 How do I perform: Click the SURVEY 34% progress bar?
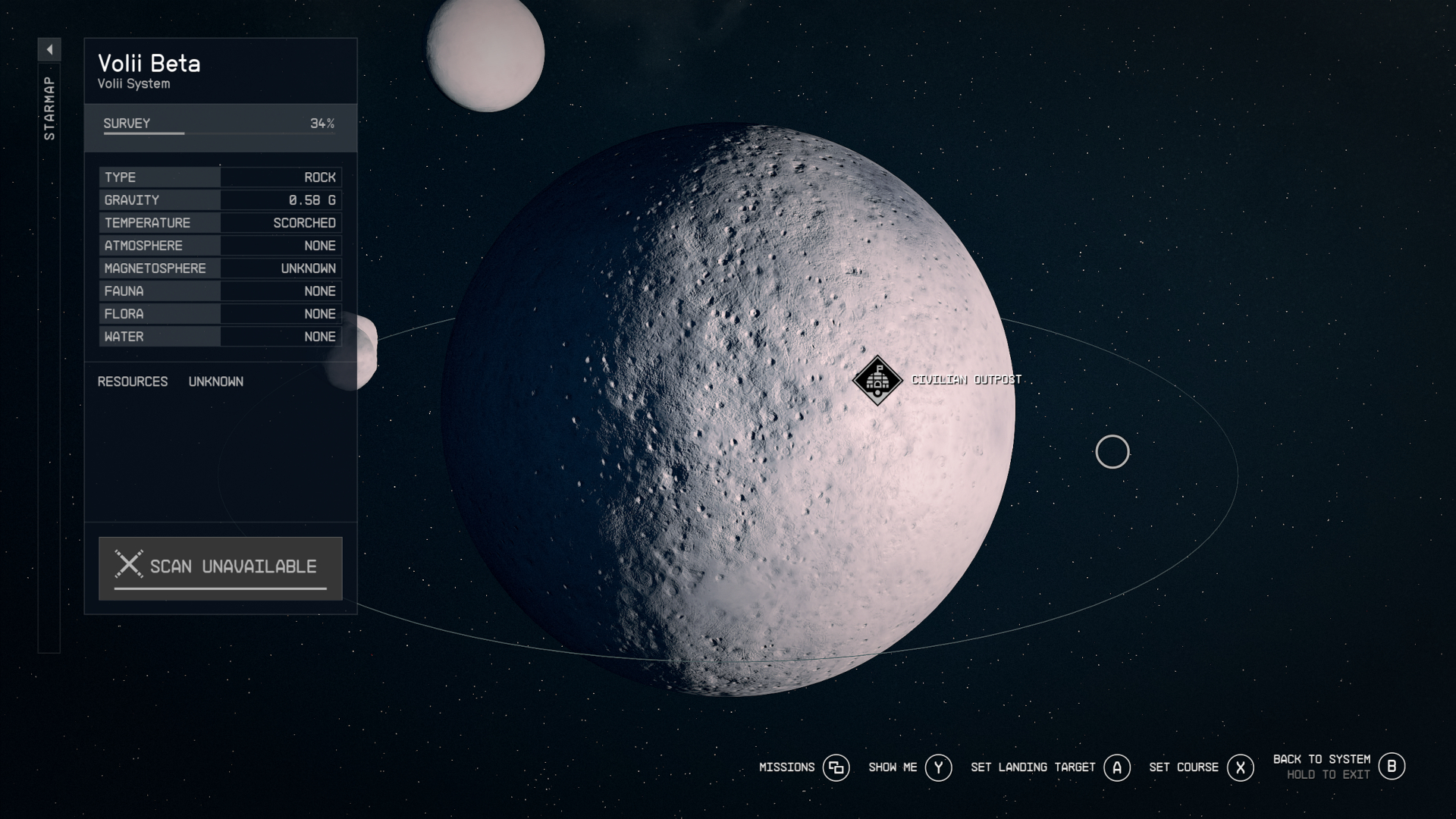tap(220, 124)
